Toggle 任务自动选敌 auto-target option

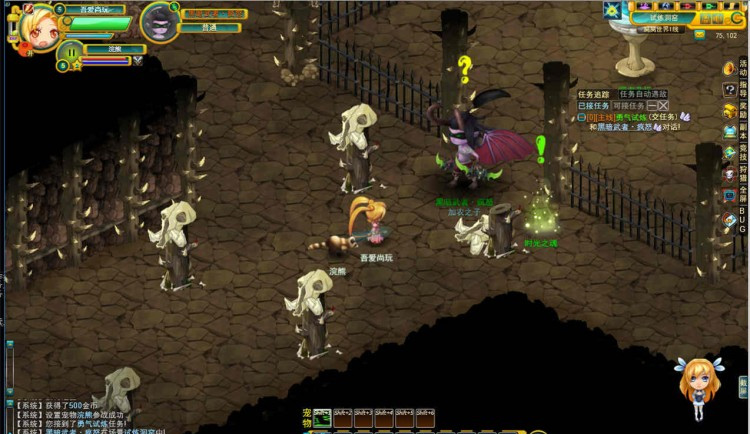tap(643, 94)
